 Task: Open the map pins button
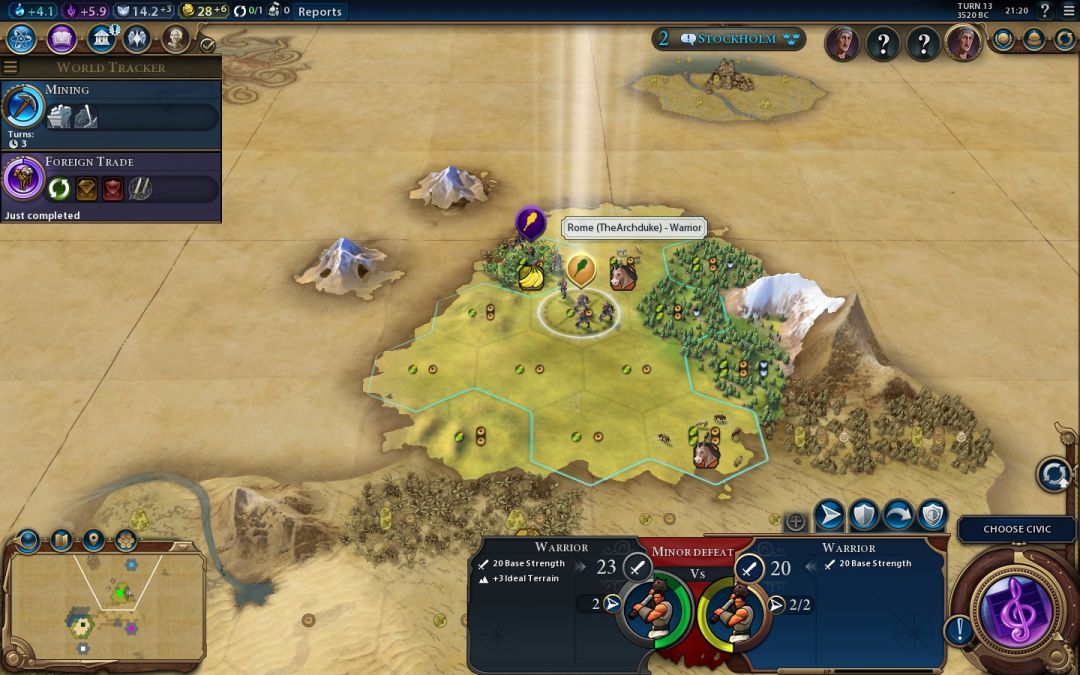click(94, 541)
